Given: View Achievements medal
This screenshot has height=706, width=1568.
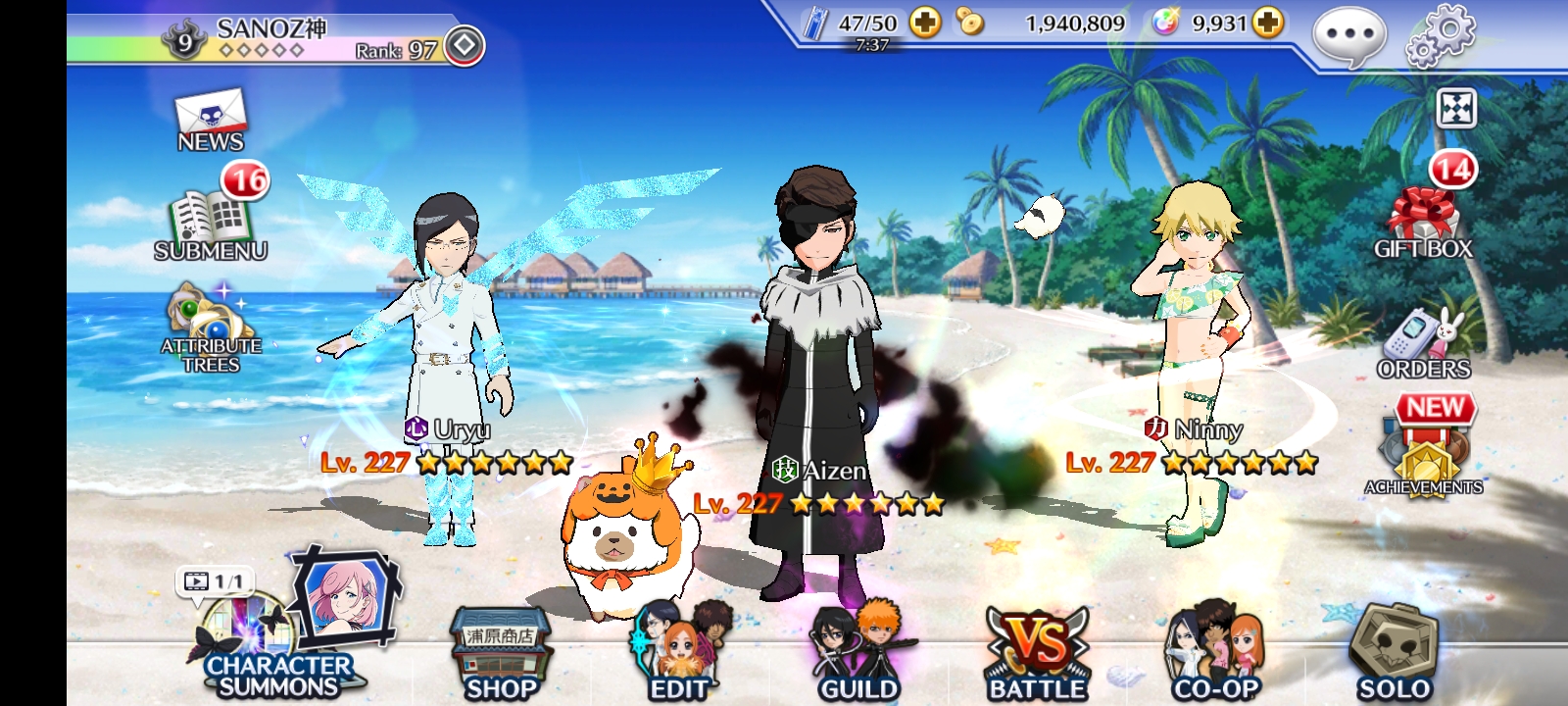Looking at the screenshot, I should click(x=1424, y=453).
